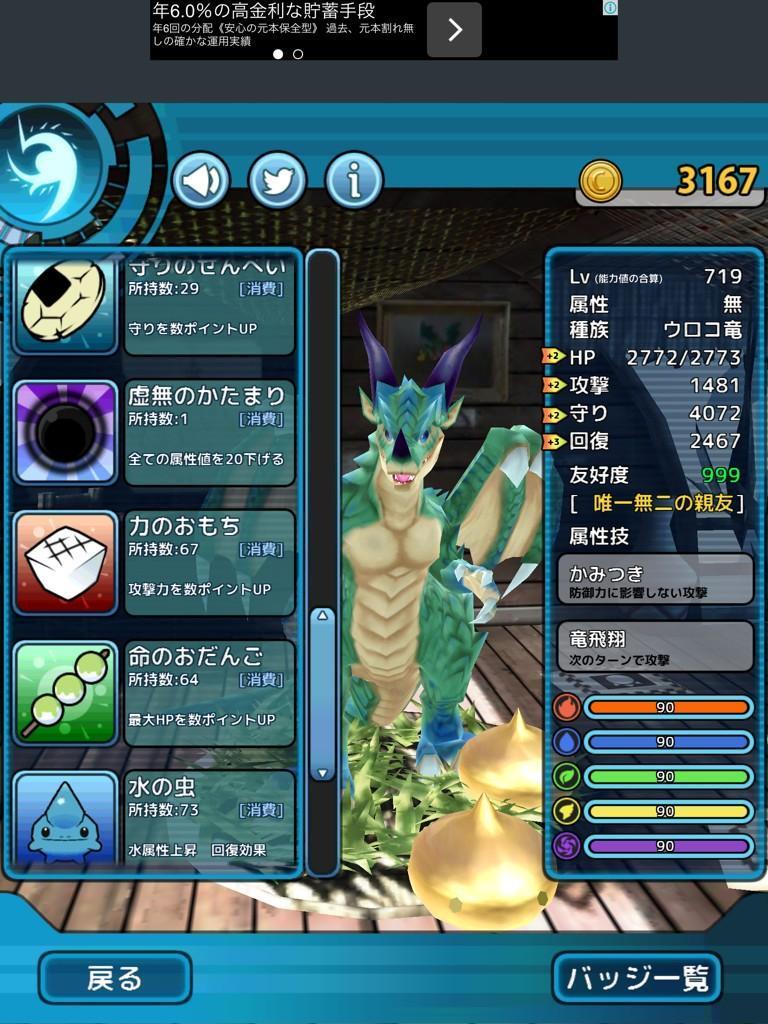Open the ad's arrow button

coord(454,30)
